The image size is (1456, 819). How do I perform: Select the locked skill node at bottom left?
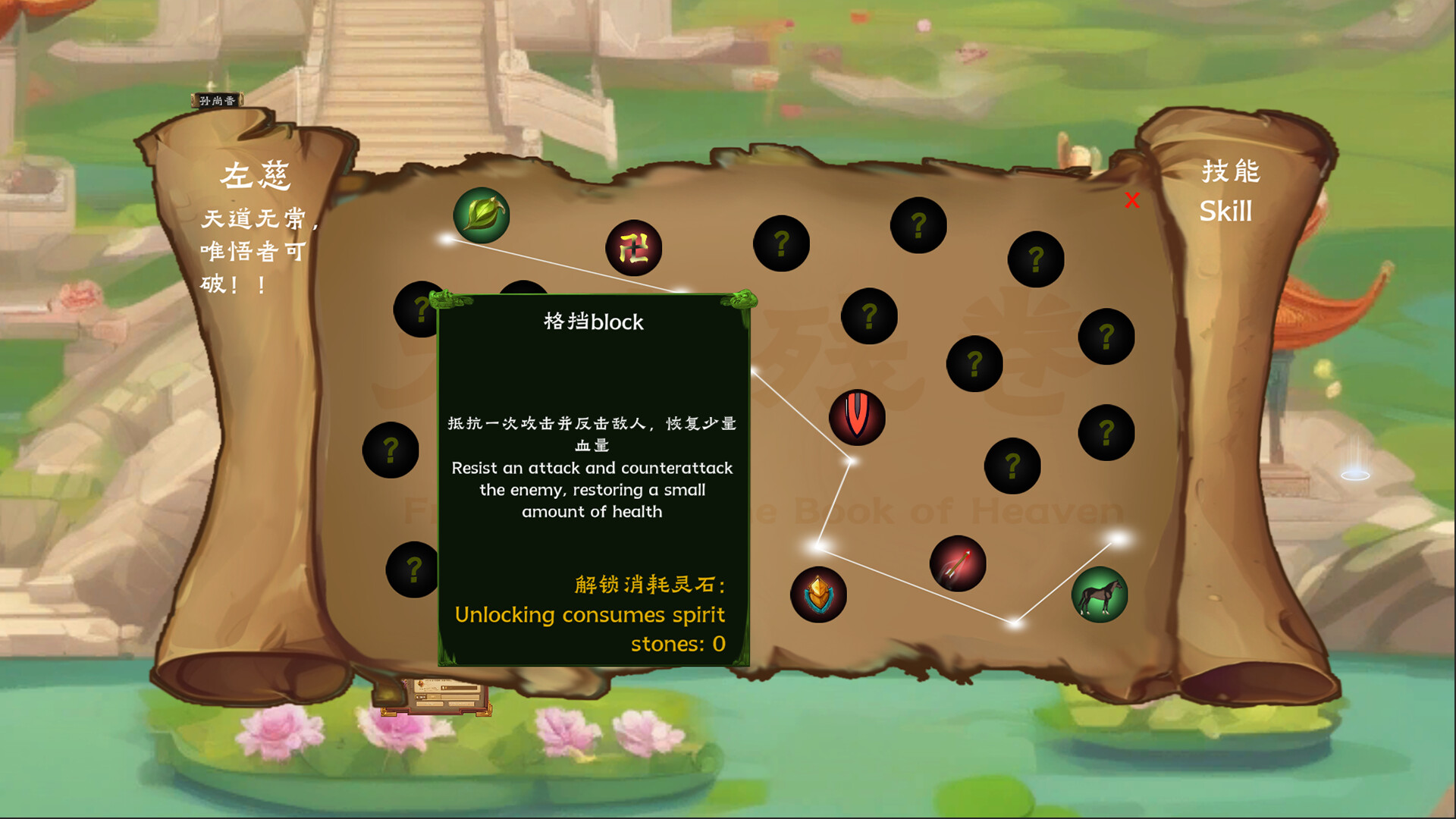[412, 569]
